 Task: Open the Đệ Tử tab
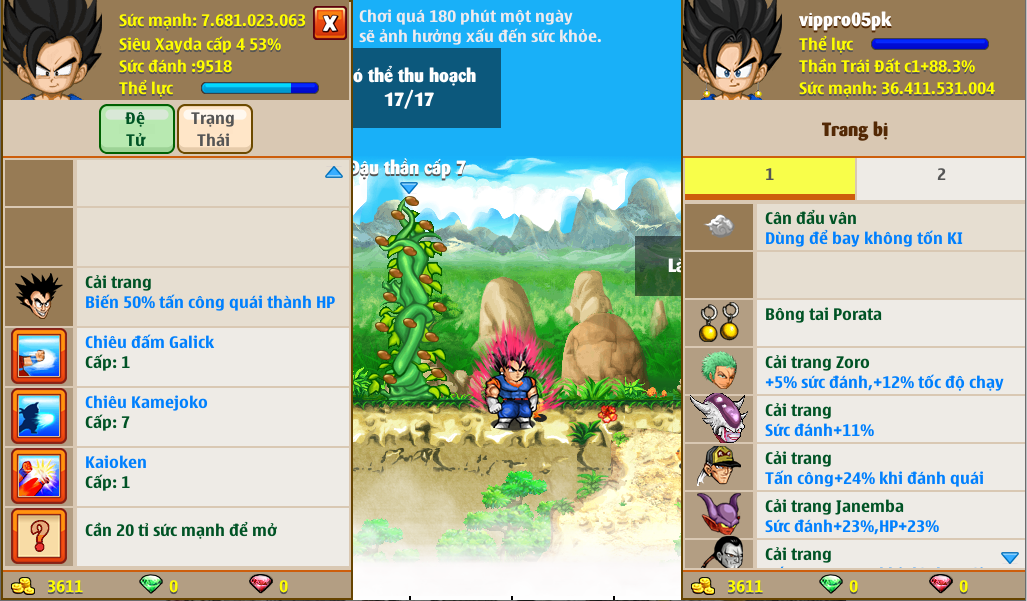pos(136,129)
